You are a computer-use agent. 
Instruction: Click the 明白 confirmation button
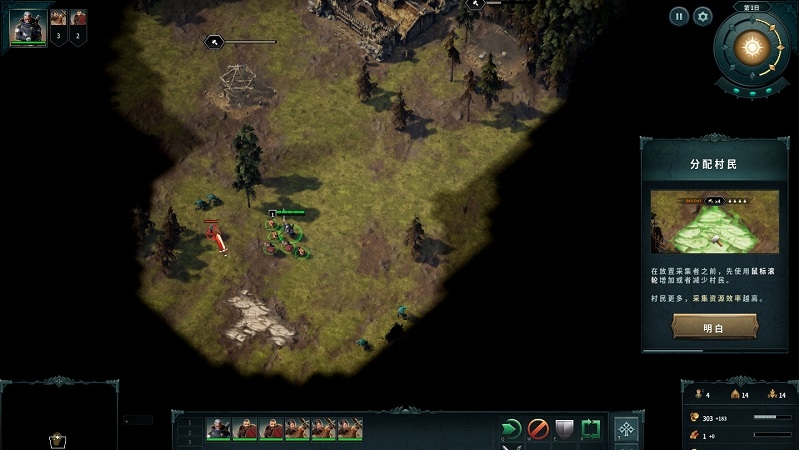click(714, 327)
